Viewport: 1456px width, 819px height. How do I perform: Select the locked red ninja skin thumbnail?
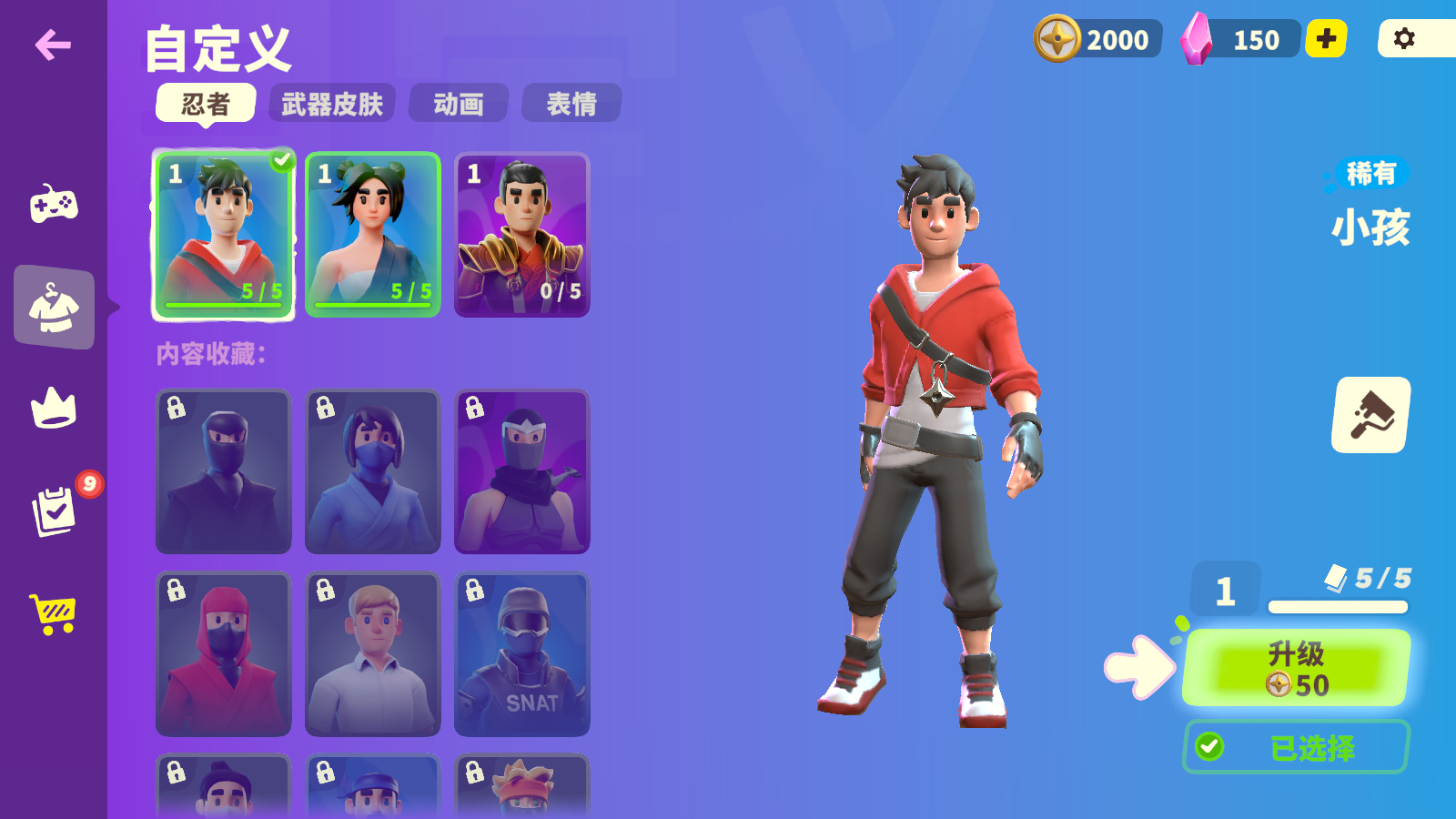coord(222,653)
